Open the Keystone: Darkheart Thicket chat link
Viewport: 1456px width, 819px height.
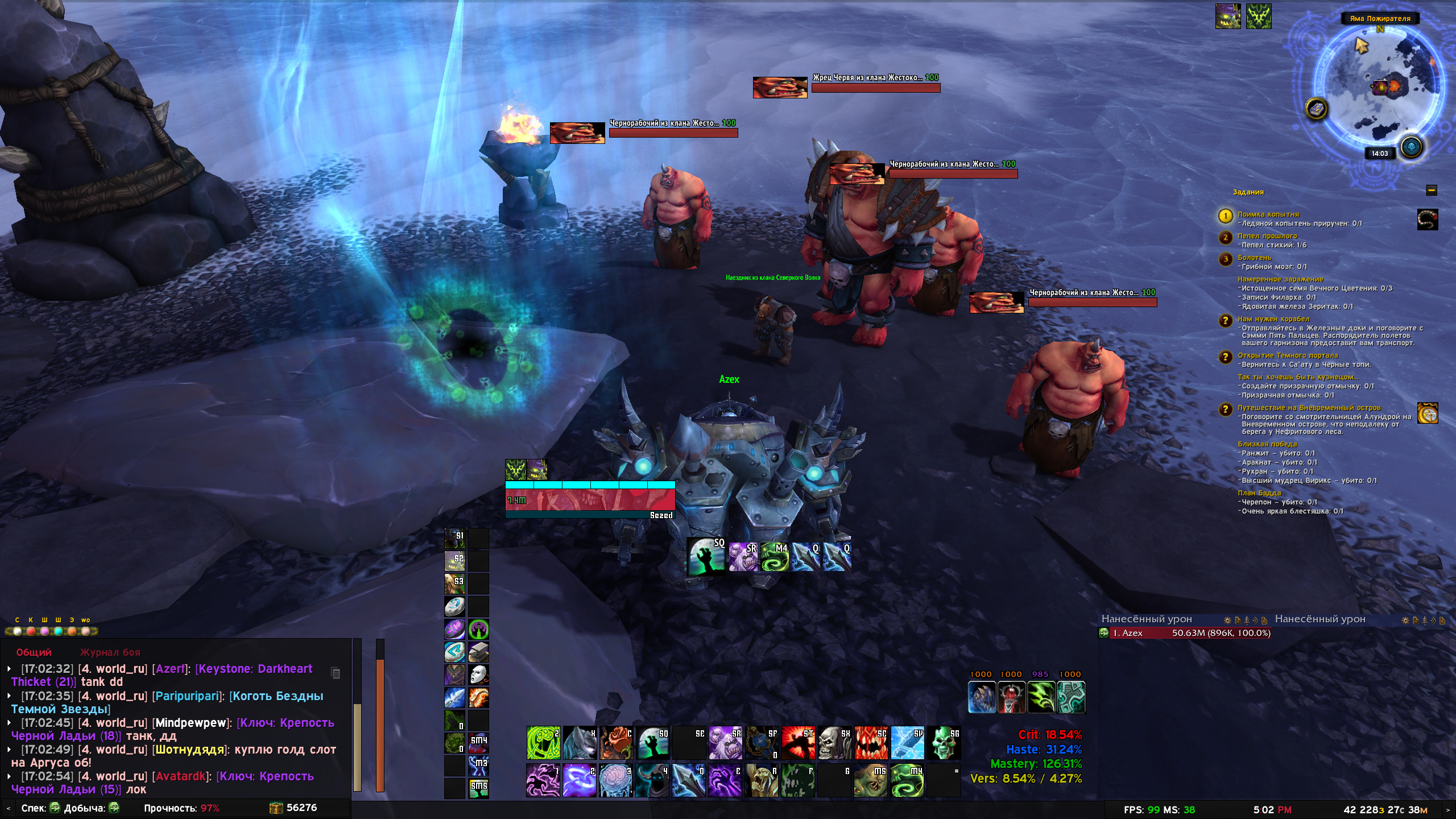255,669
